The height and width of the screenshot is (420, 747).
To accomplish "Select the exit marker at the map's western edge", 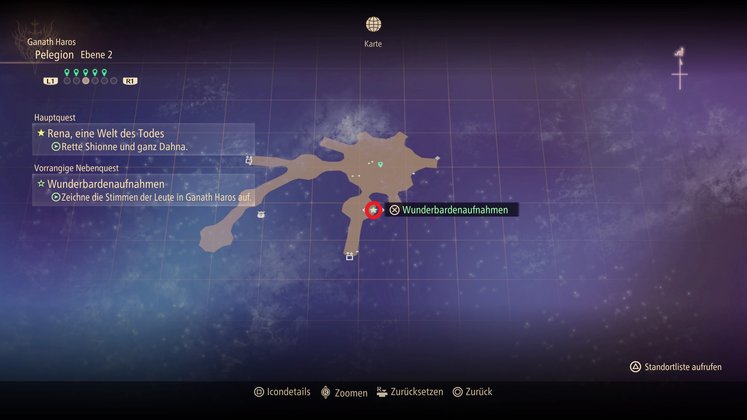I will [248, 159].
